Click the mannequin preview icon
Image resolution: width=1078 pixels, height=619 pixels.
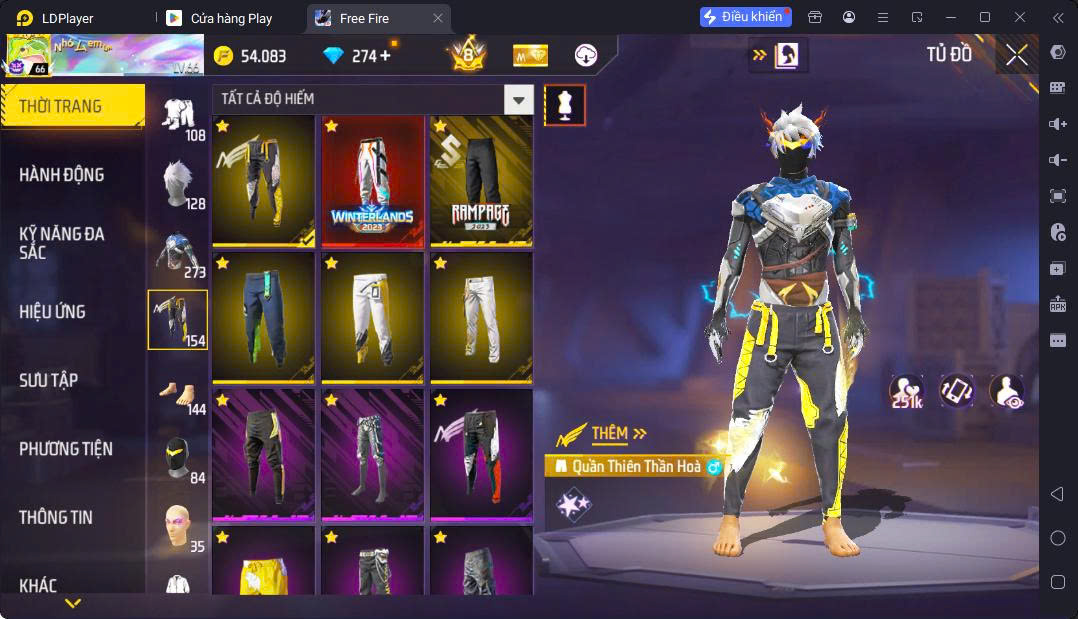565,105
